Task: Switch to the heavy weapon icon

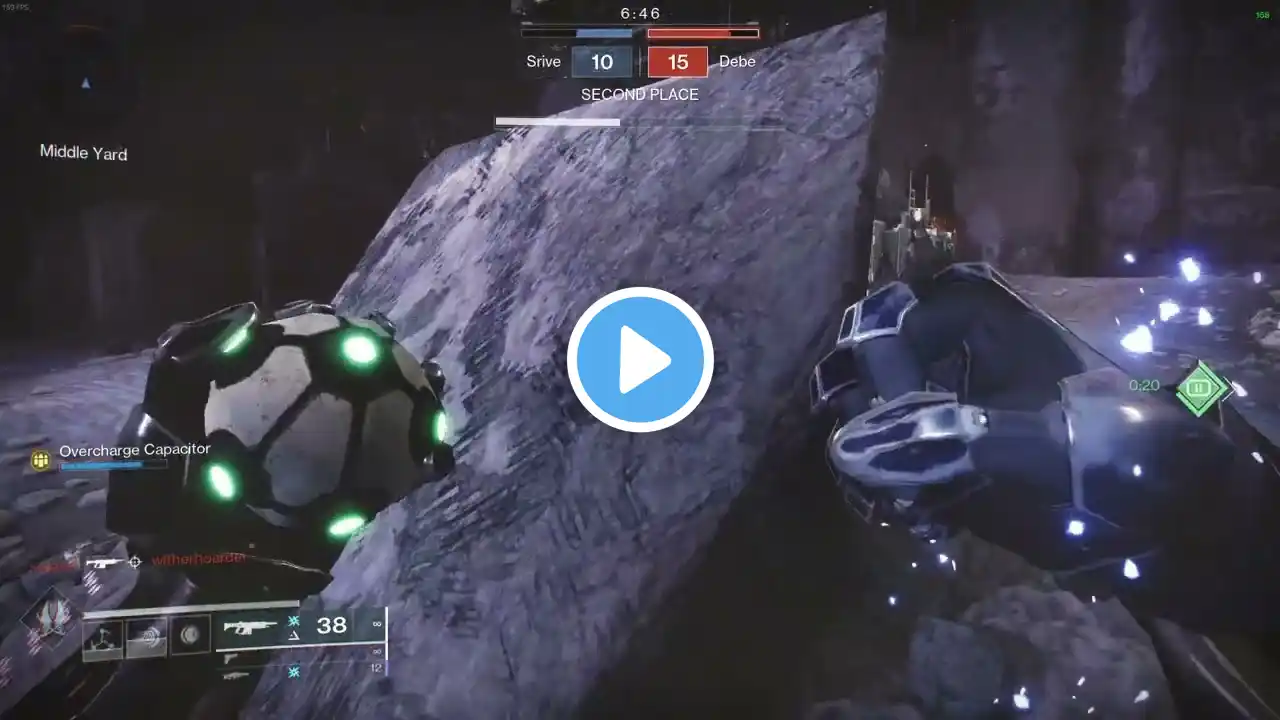Action: tap(236, 677)
